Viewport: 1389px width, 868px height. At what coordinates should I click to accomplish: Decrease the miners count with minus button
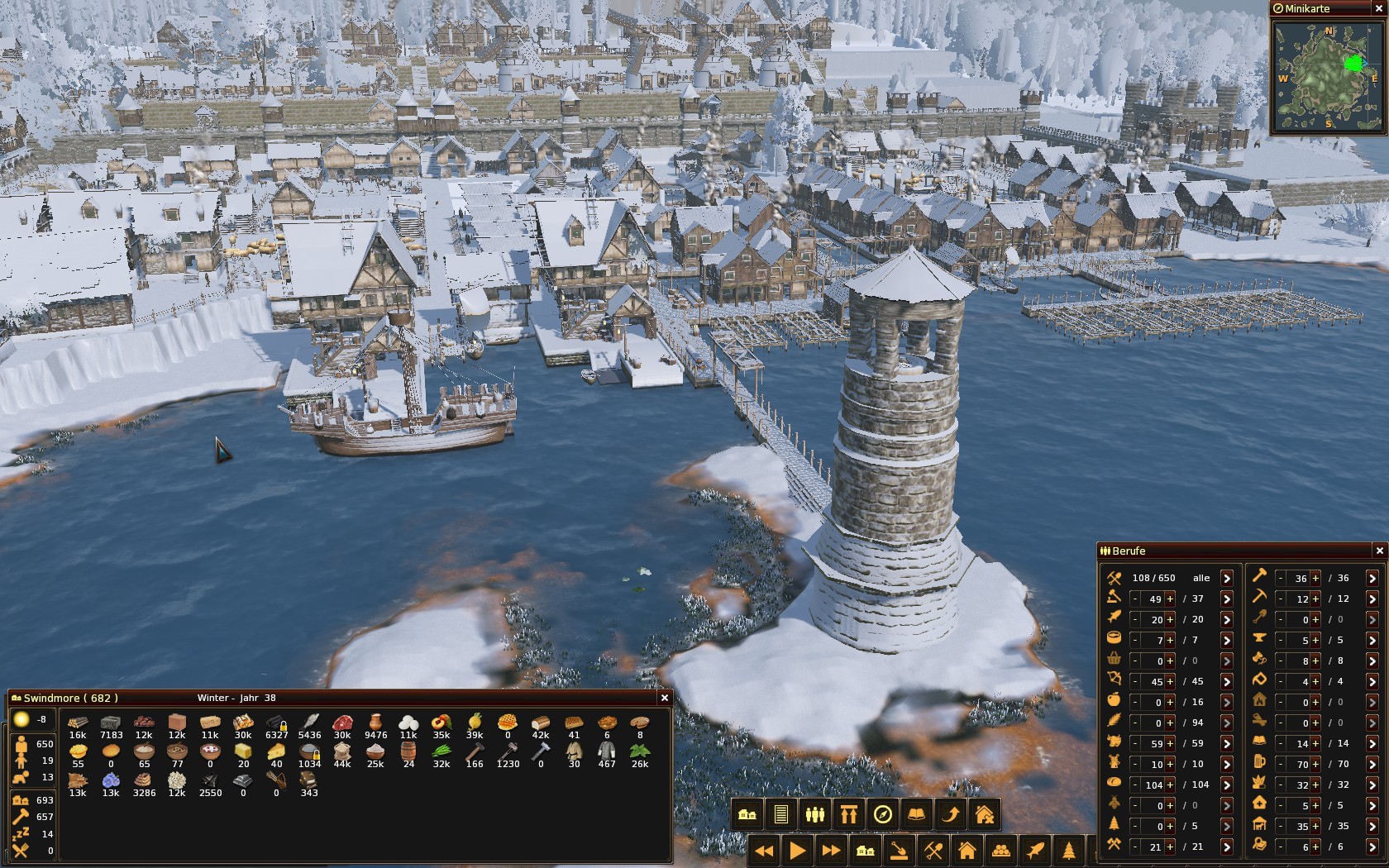(x=1280, y=599)
